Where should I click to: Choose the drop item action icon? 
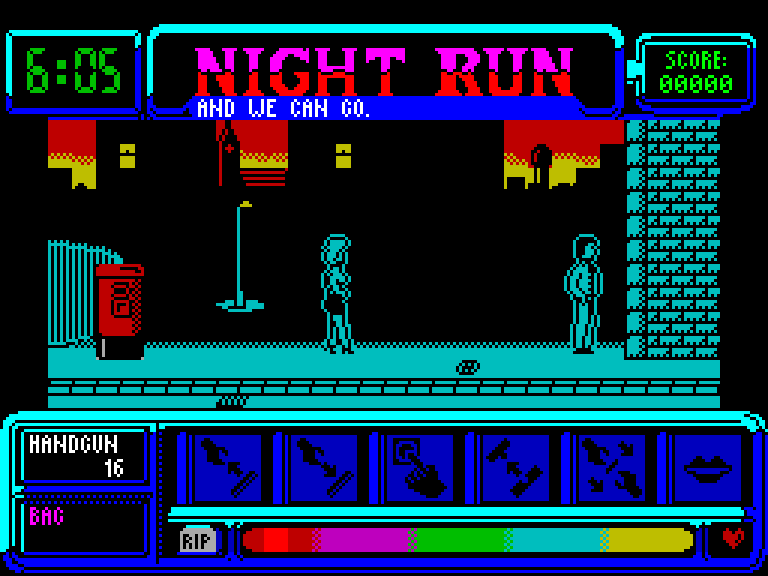(322, 468)
